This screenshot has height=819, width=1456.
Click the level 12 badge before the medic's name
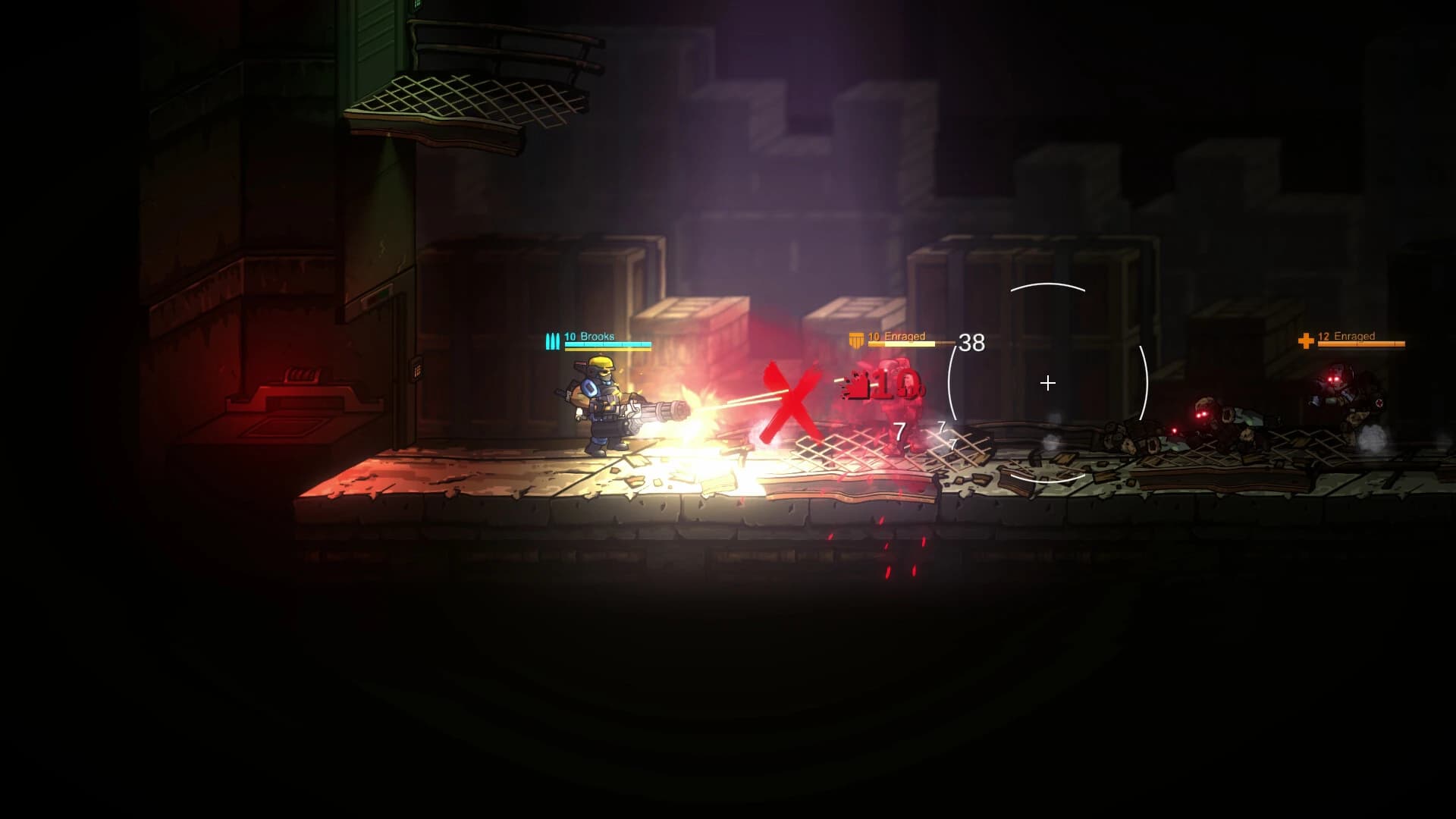point(1323,336)
